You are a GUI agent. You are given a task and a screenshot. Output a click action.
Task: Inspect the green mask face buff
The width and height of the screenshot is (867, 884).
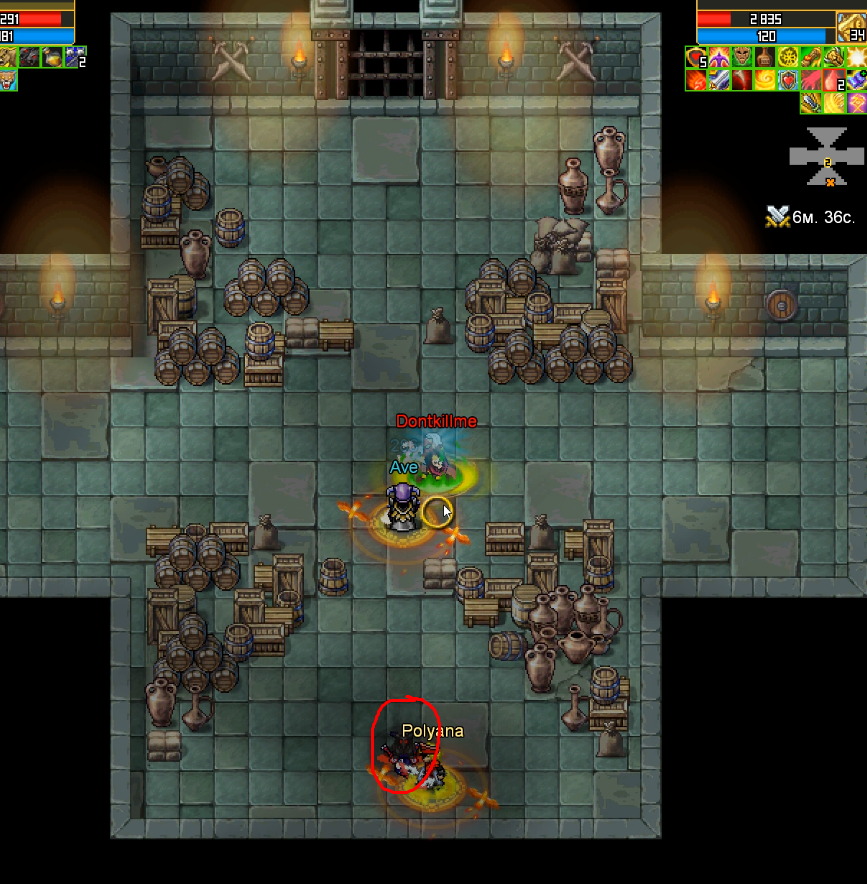[x=741, y=57]
